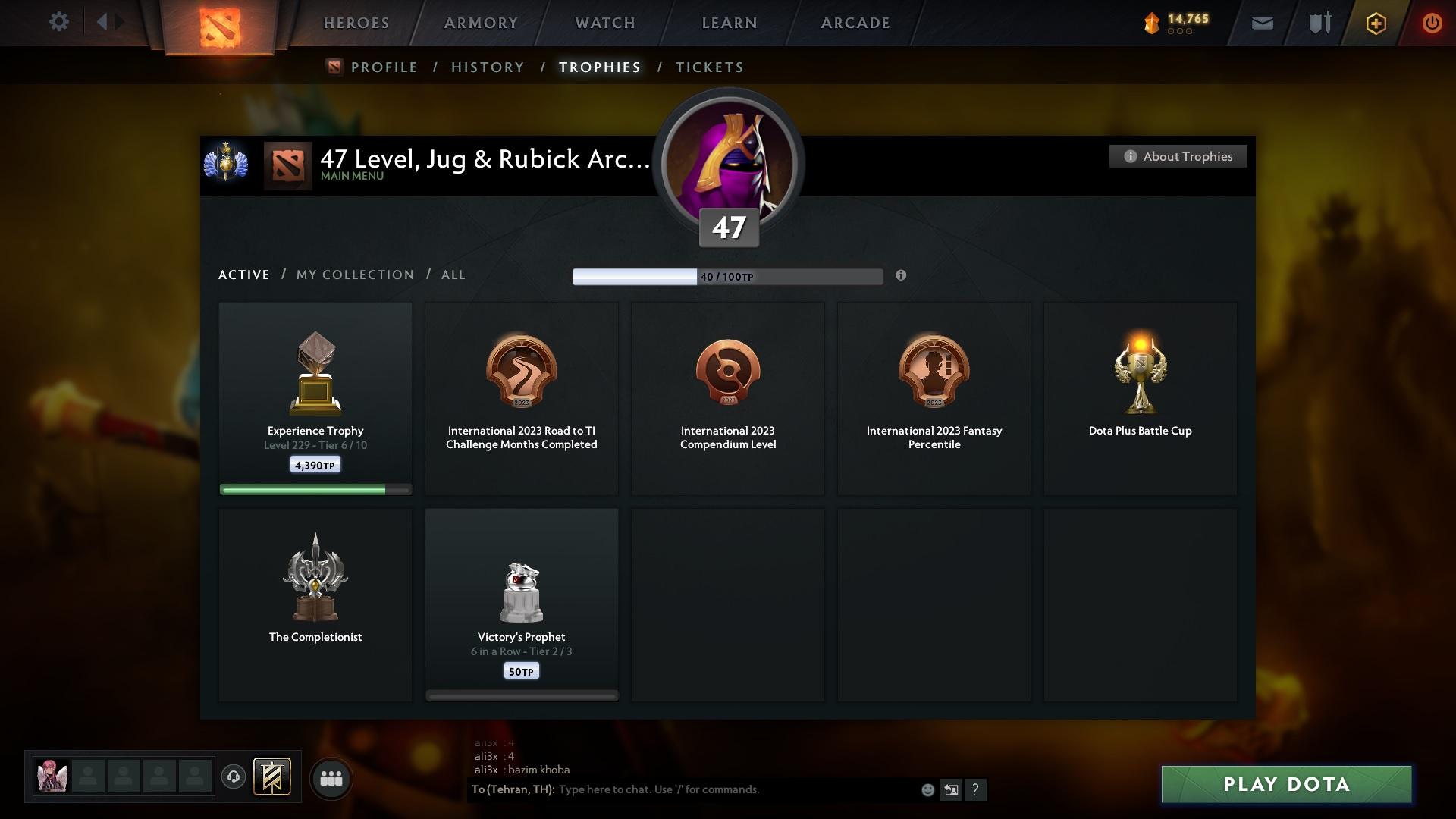Toggle the rank medal next to profile header
Screen dimensions: 1456x819
click(225, 165)
